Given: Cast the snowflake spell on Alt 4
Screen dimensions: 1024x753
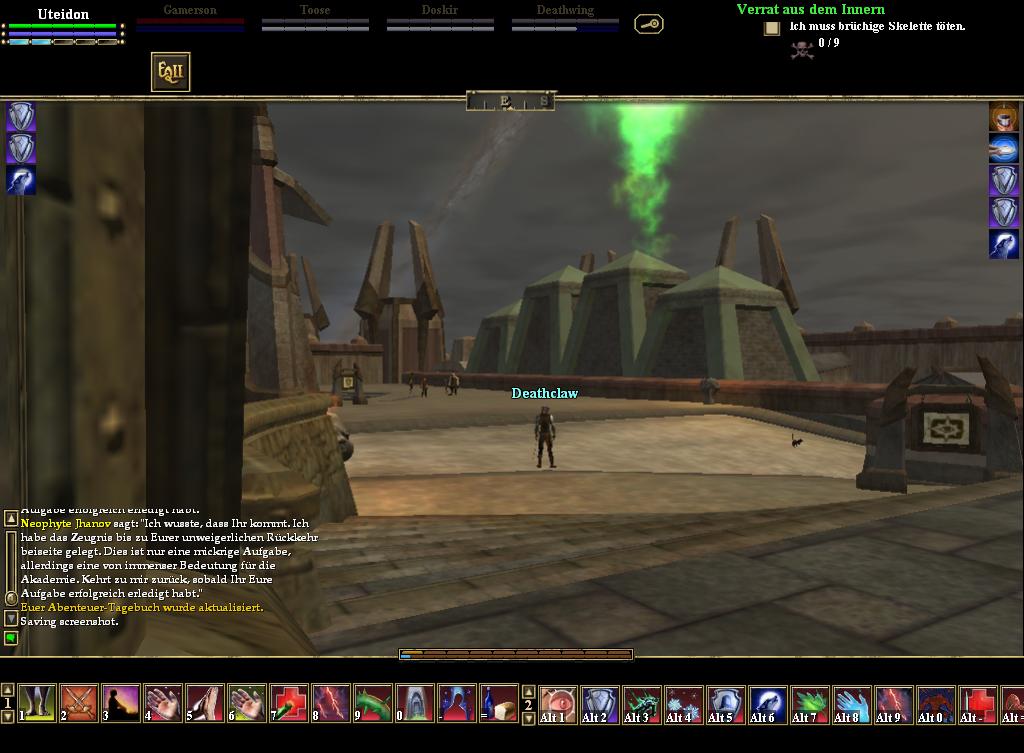Looking at the screenshot, I should [684, 703].
